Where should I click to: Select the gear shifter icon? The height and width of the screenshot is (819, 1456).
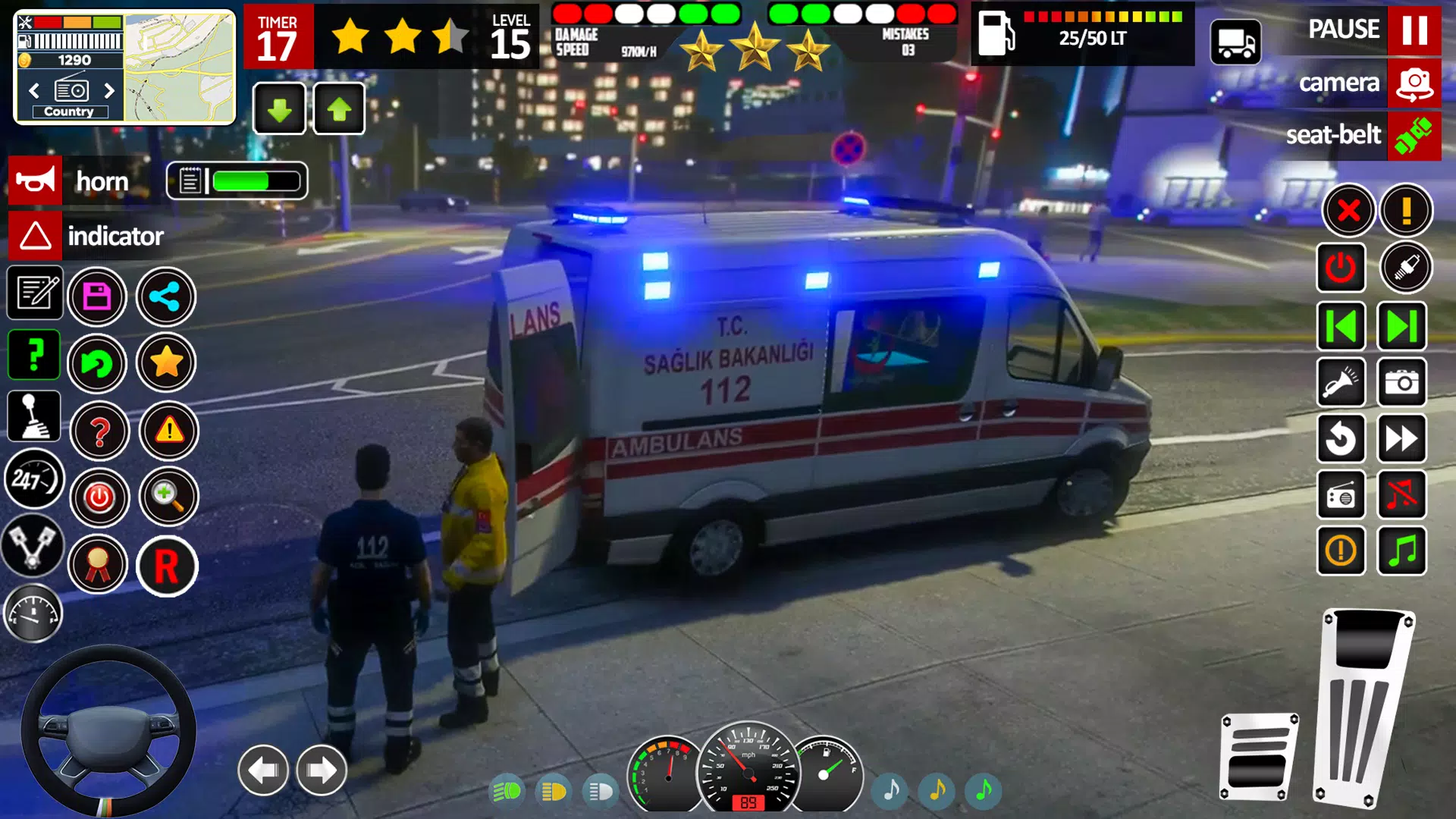tap(33, 416)
